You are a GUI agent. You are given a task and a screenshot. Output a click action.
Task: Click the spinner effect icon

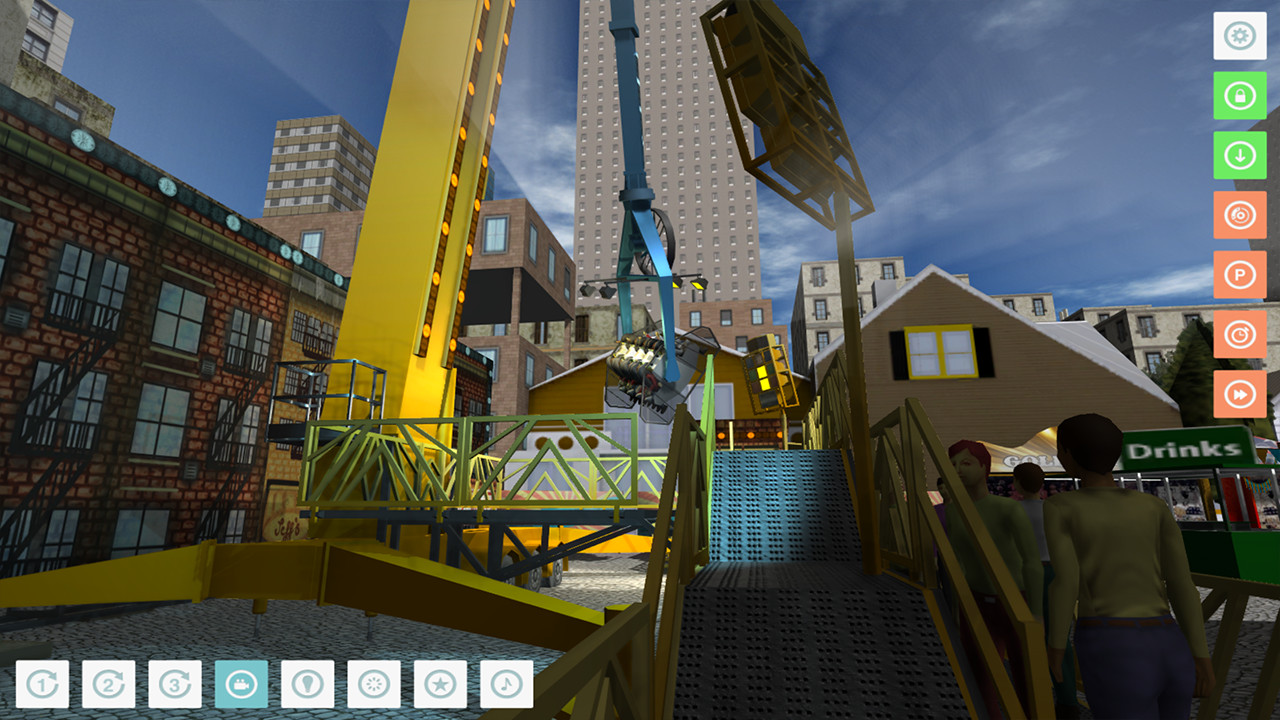375,685
